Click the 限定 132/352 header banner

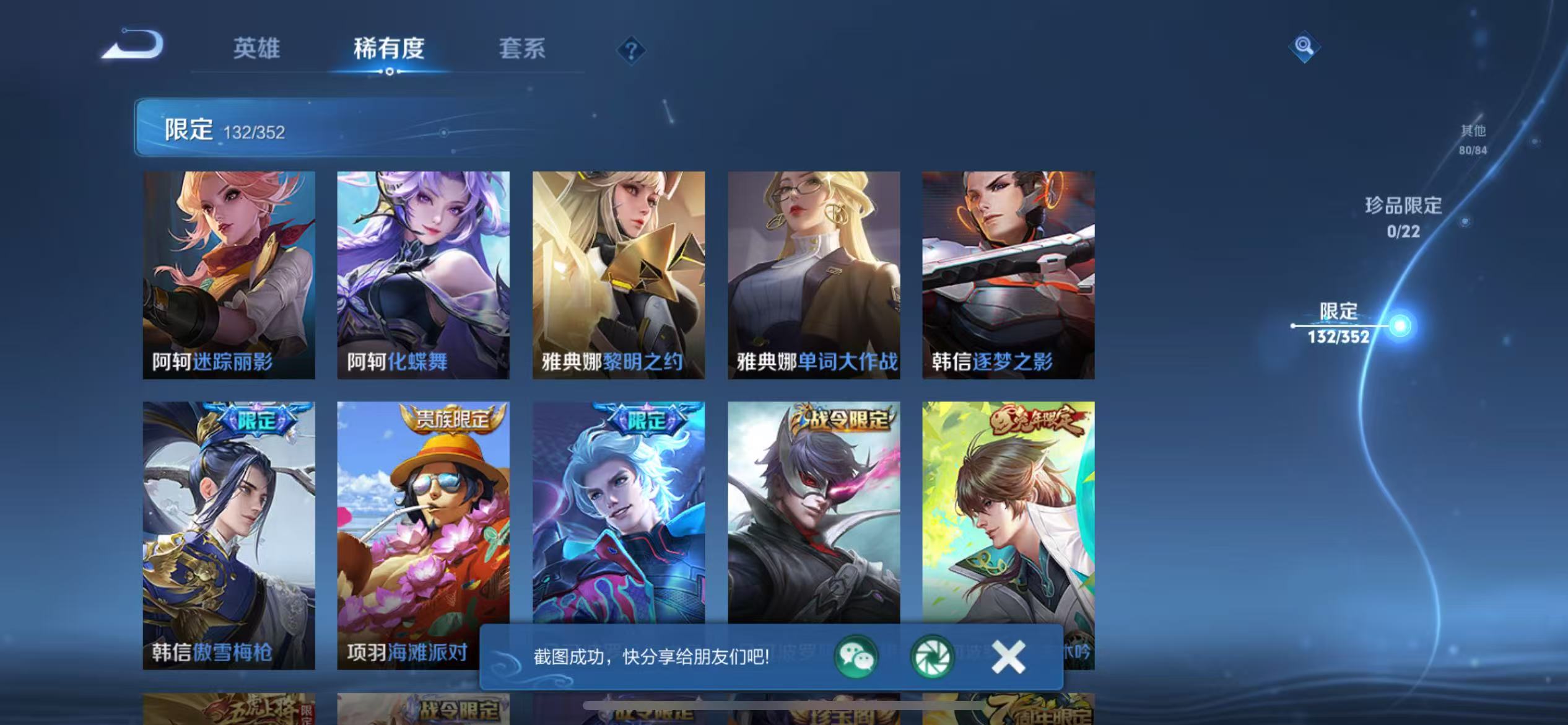pyautogui.click(x=224, y=130)
